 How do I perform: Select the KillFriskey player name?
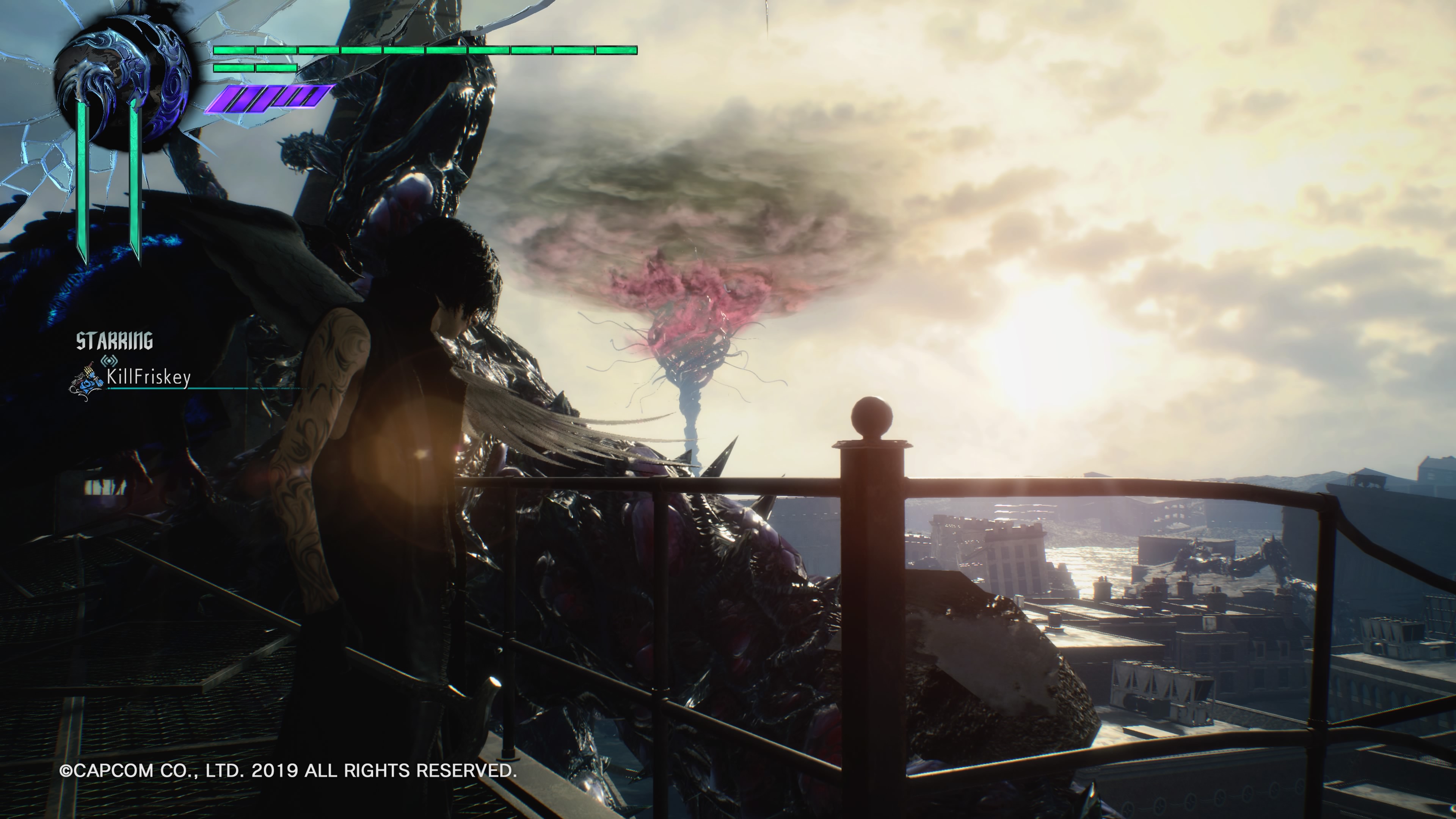pos(149,377)
